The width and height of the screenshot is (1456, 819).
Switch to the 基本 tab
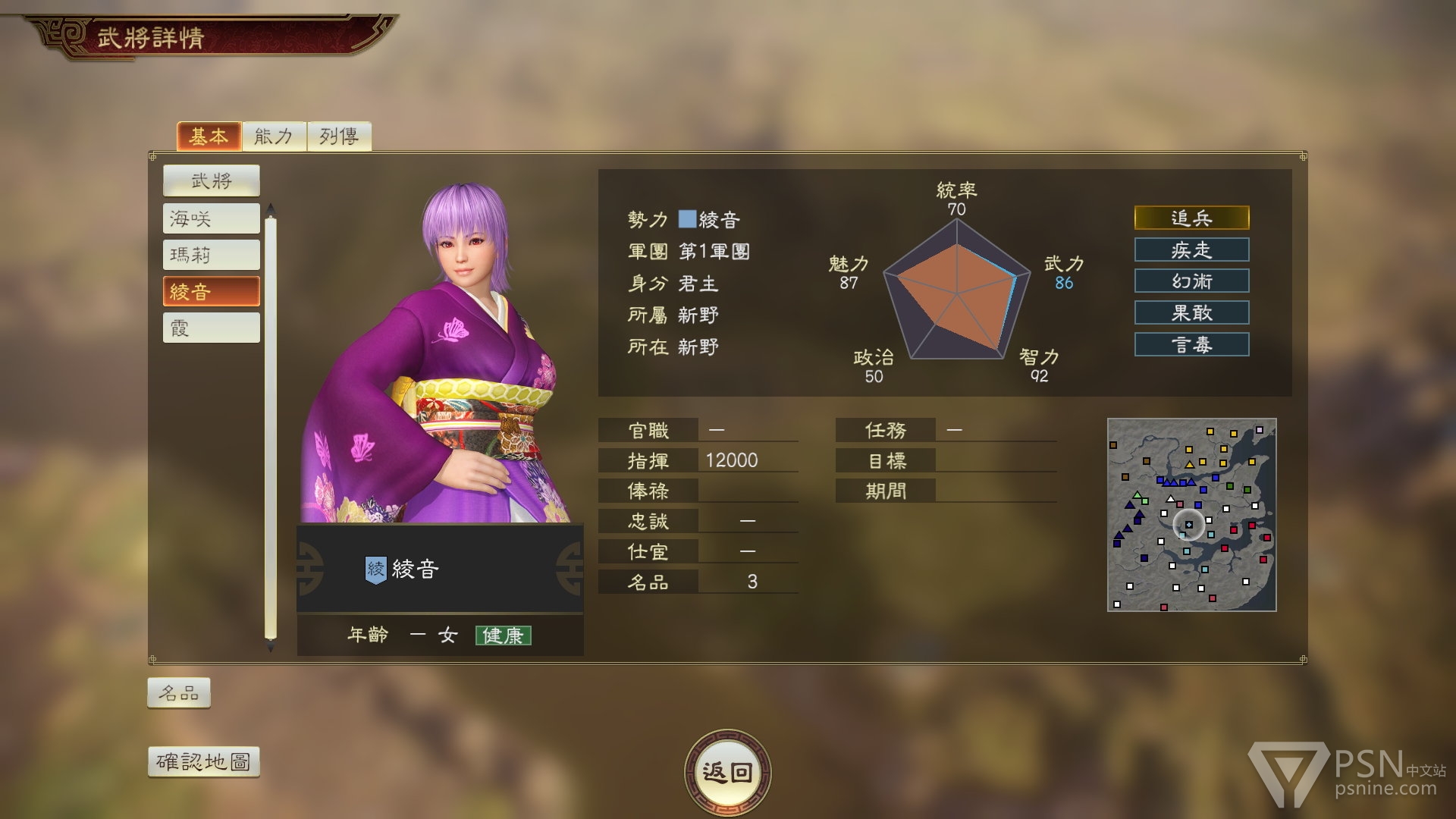[209, 136]
